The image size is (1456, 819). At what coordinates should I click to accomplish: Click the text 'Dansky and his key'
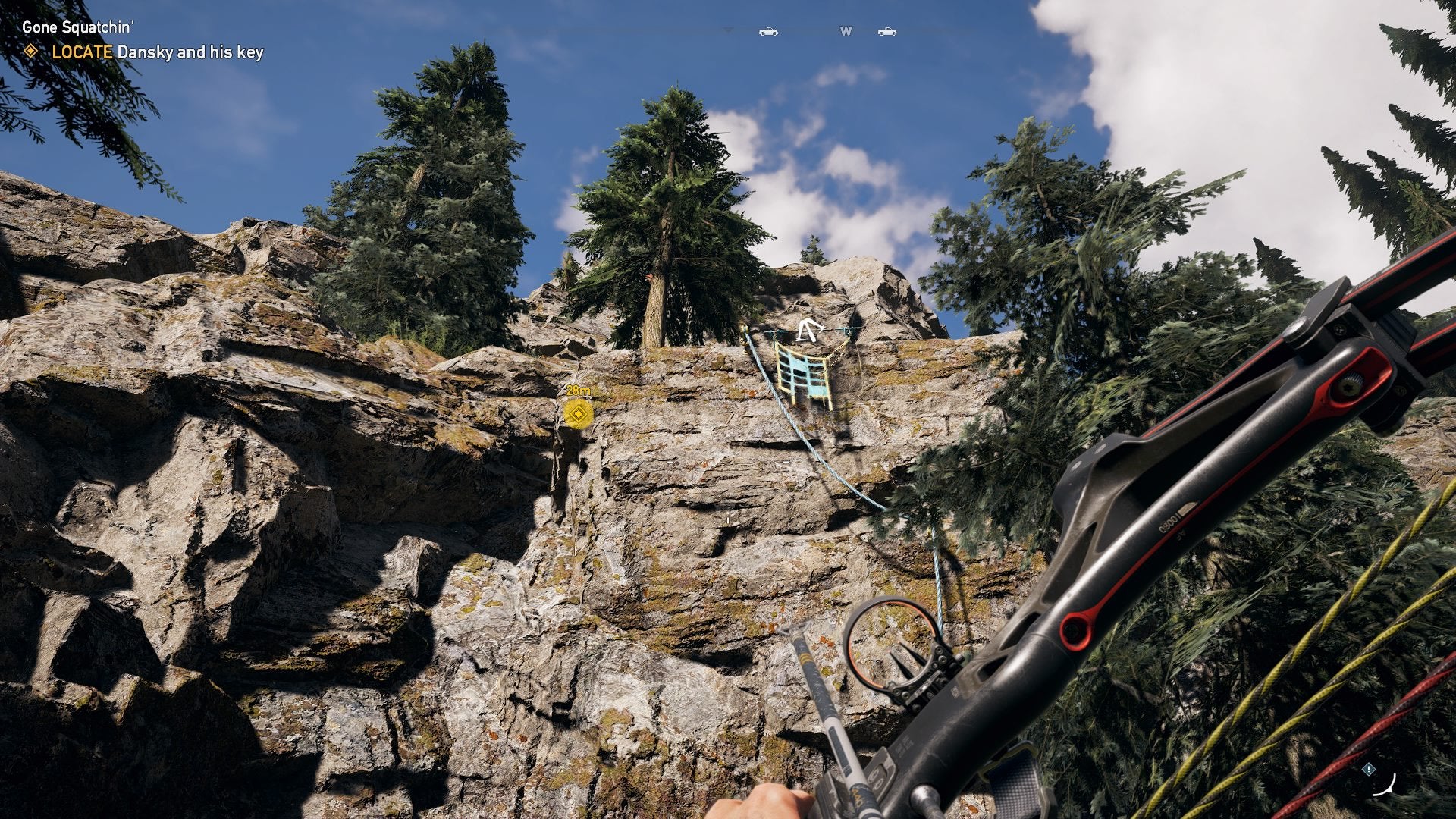(190, 55)
